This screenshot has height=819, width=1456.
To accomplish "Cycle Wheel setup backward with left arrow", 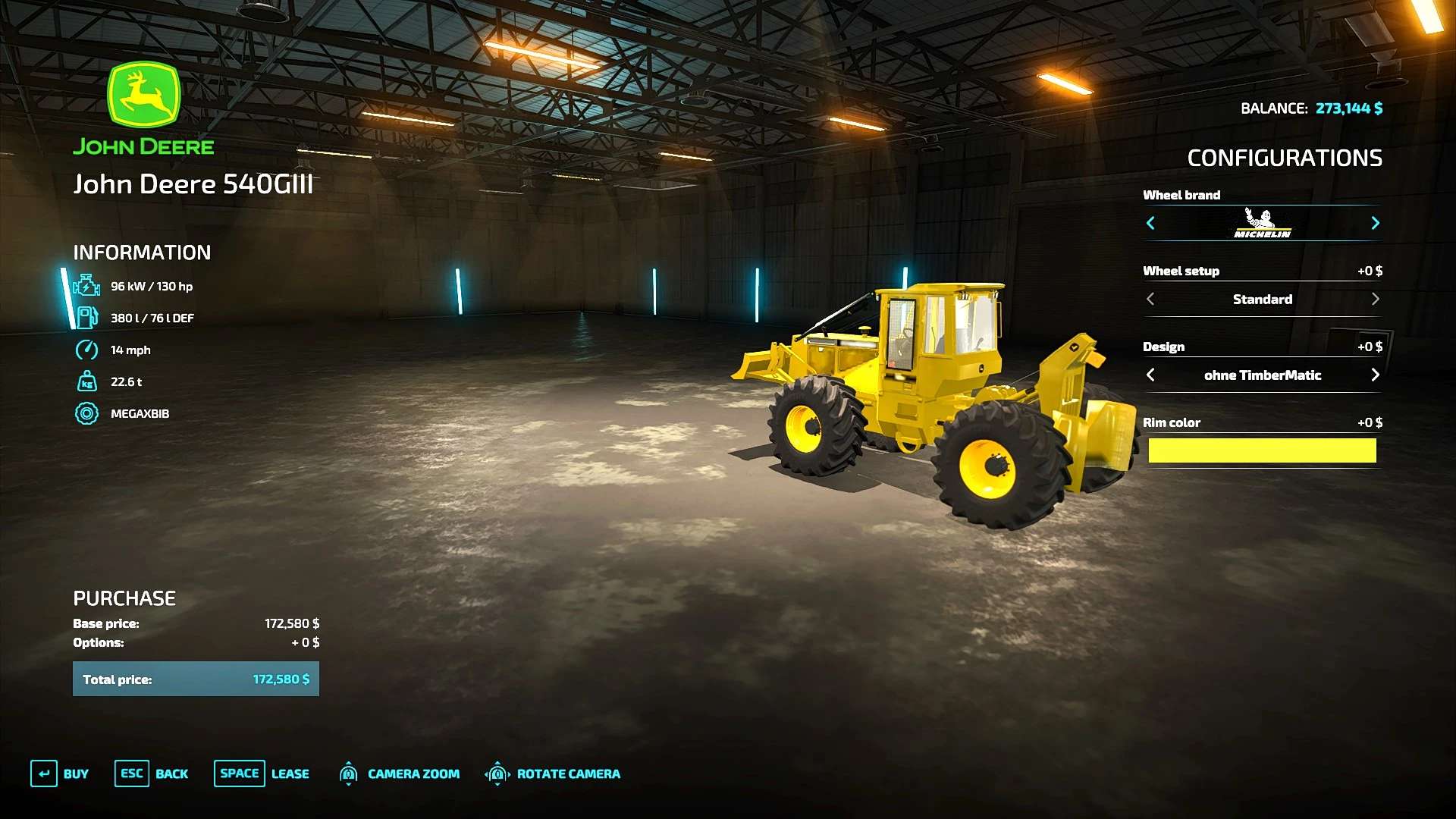I will pyautogui.click(x=1151, y=299).
